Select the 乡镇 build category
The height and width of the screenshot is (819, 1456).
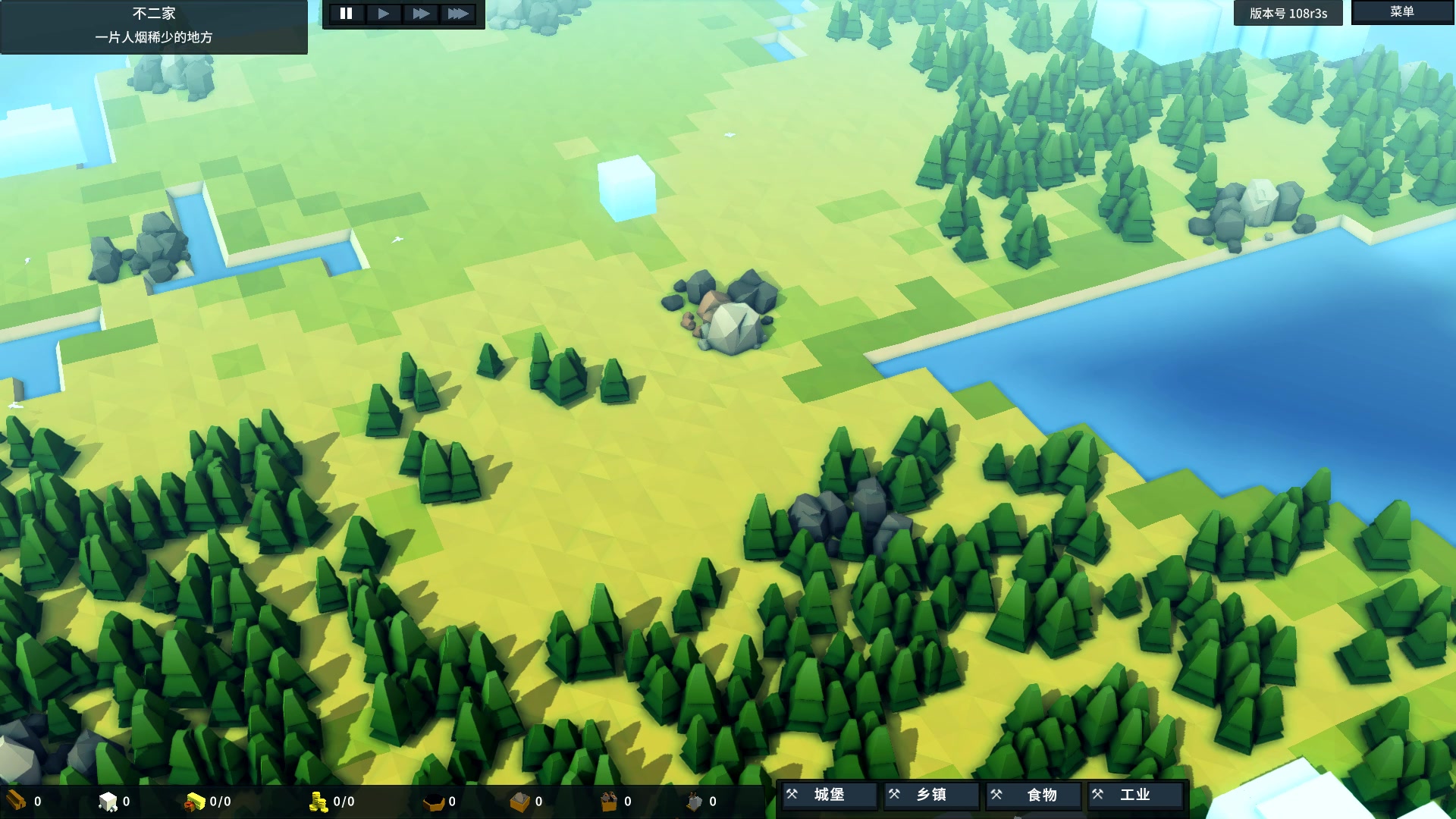931,795
